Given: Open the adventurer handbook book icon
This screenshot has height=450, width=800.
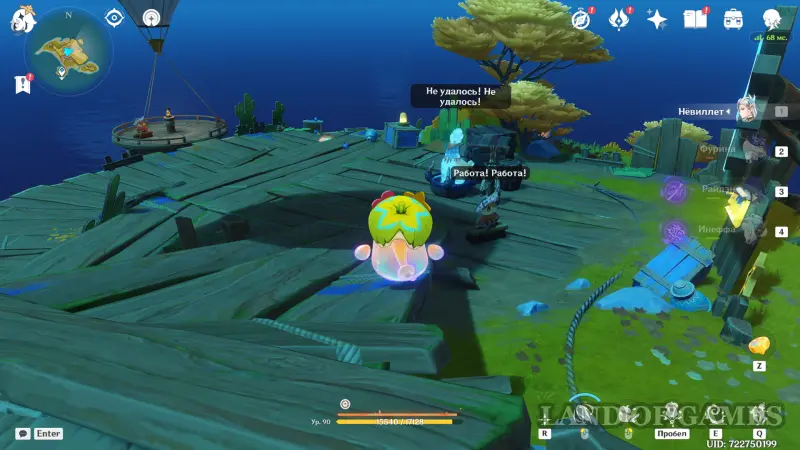Looking at the screenshot, I should [x=694, y=19].
